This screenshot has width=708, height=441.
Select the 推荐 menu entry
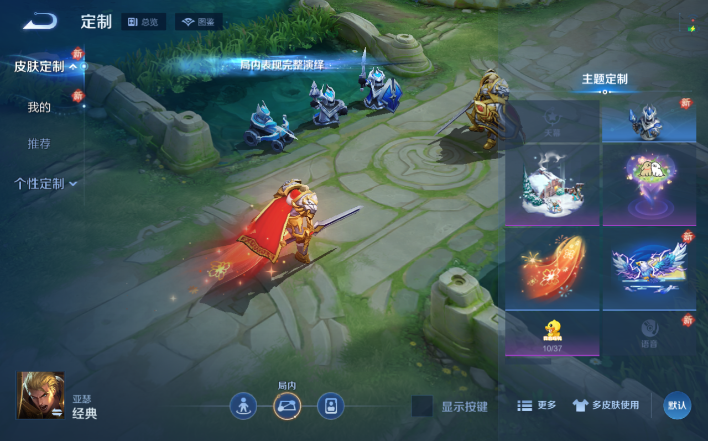point(39,144)
